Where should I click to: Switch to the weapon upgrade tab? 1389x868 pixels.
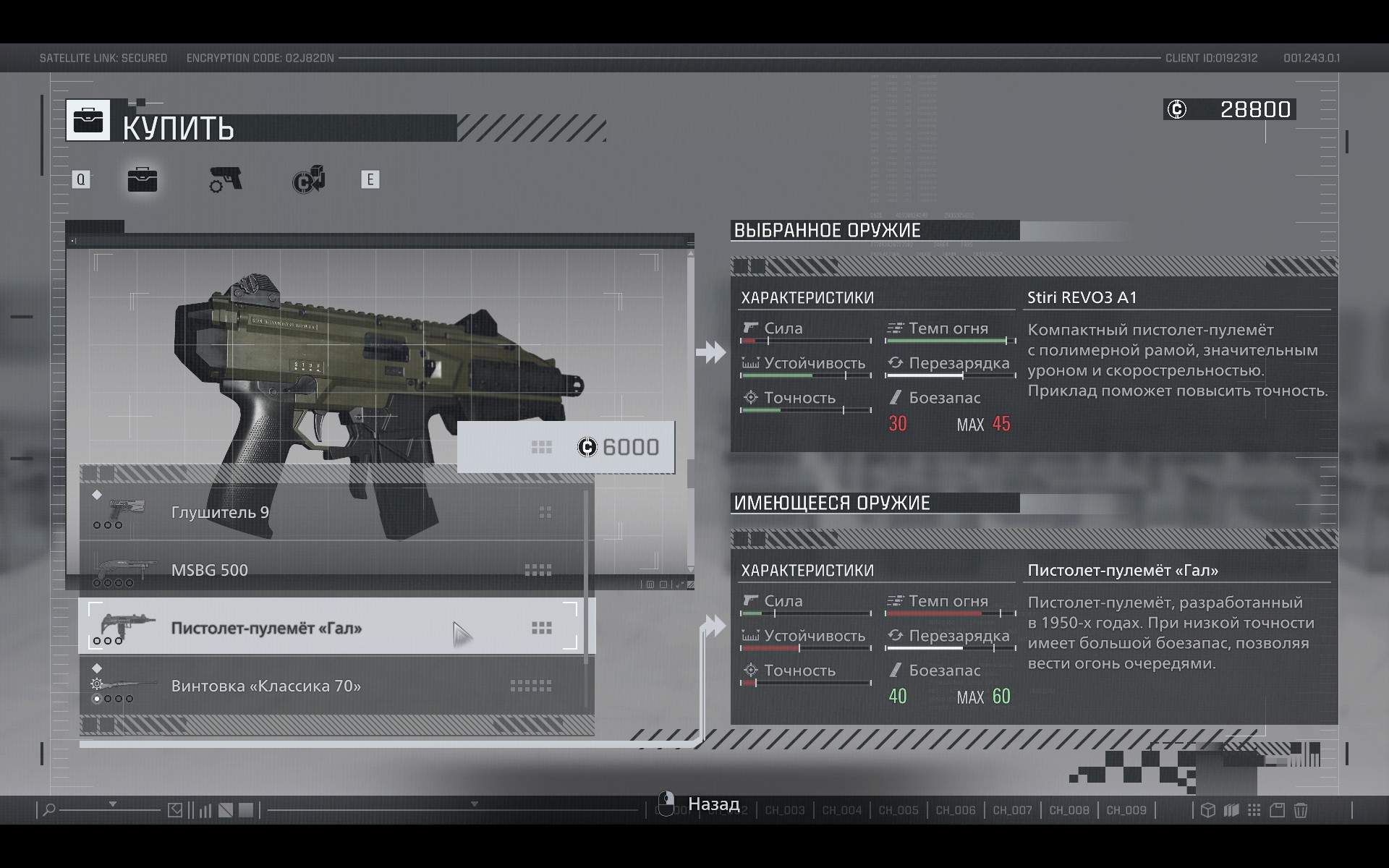coord(226,180)
